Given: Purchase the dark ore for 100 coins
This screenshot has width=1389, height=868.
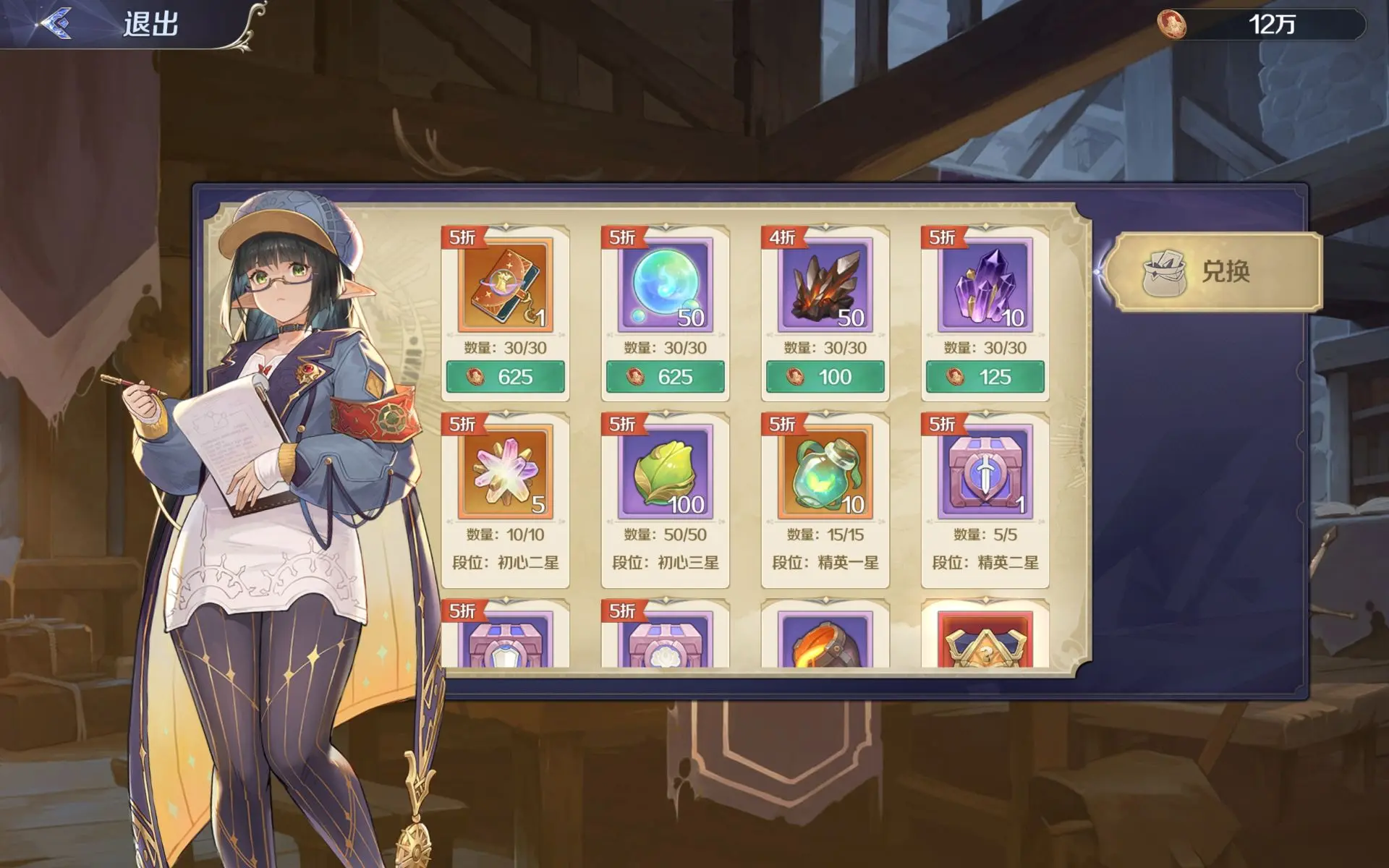Looking at the screenshot, I should [825, 377].
